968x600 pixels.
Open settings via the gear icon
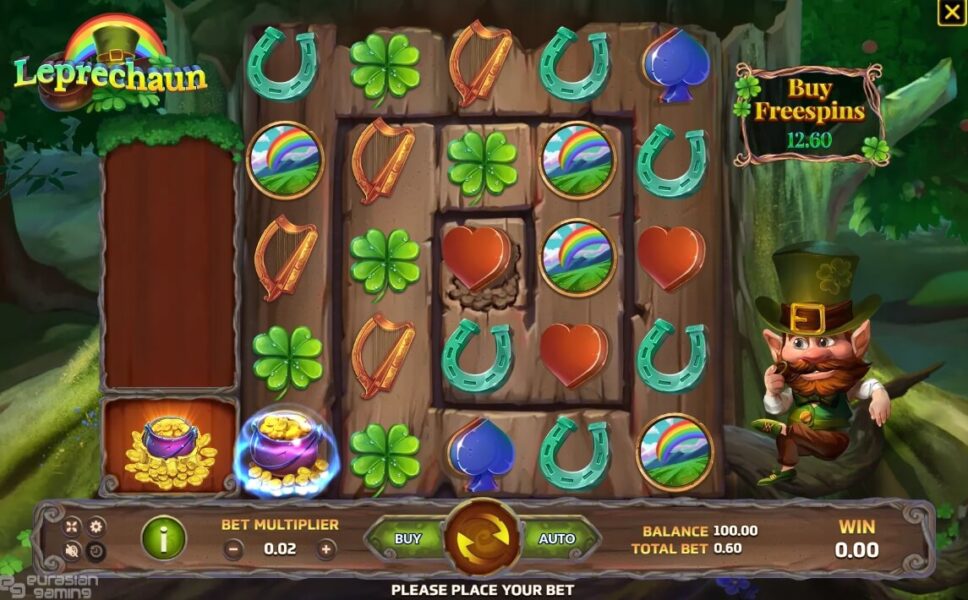click(x=96, y=526)
